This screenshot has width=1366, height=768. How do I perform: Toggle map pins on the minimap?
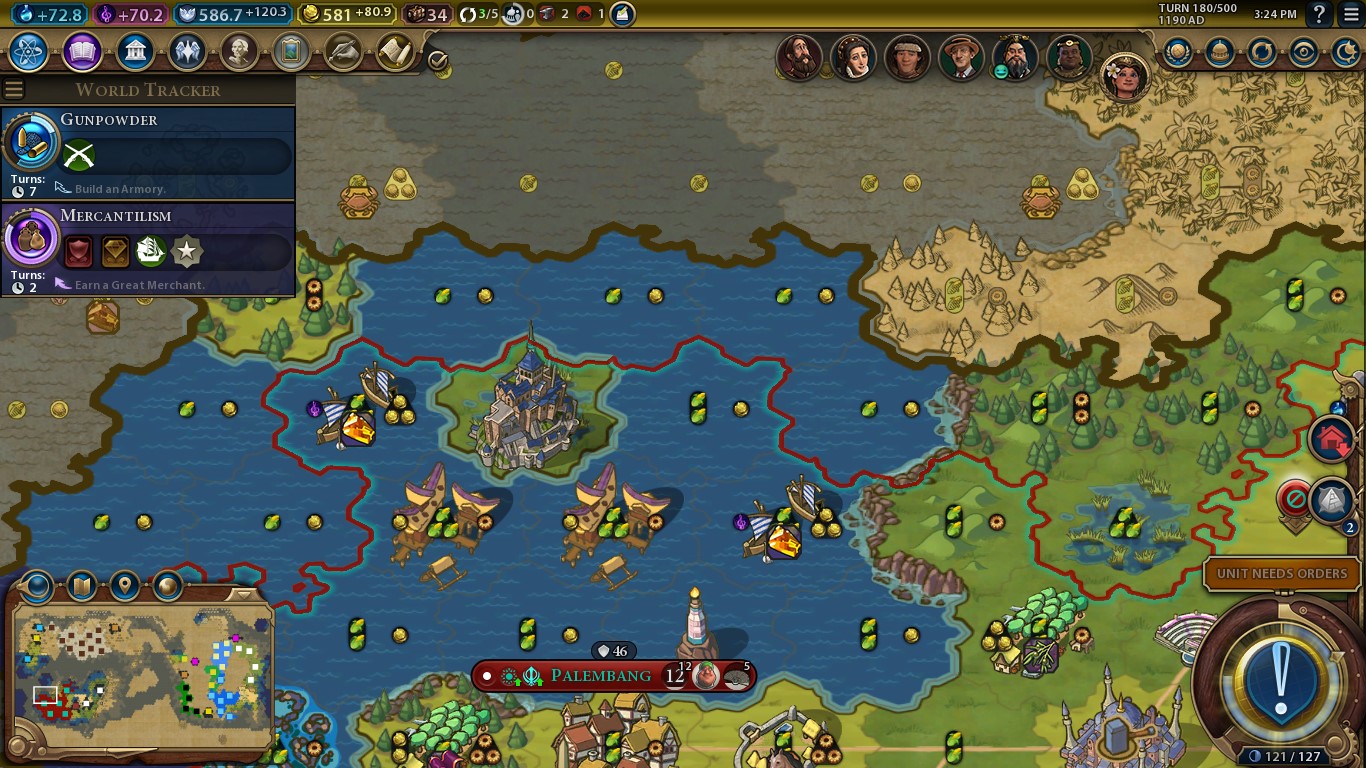pos(125,588)
